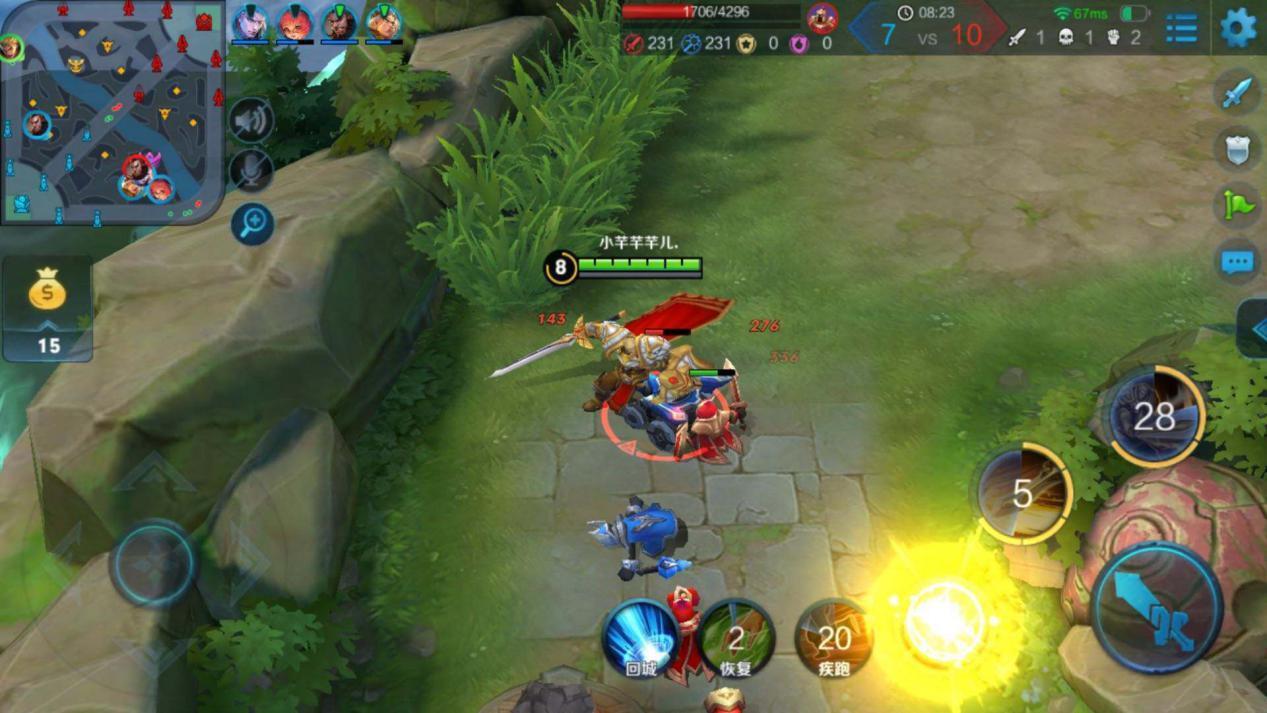Image resolution: width=1267 pixels, height=713 pixels.
Task: Tap the basic attack button
Action: tap(1157, 607)
